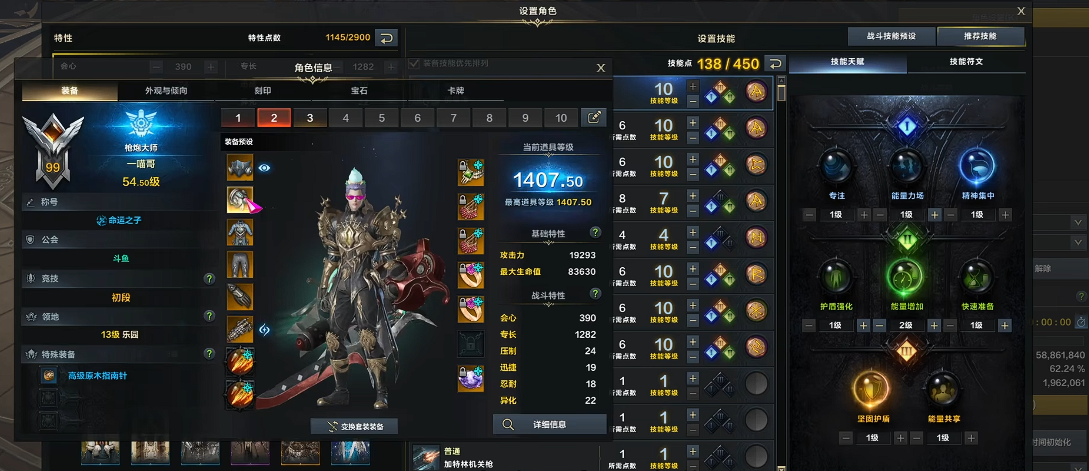Open the 刻印 engravings tab
The height and width of the screenshot is (471, 1089).
tap(262, 91)
